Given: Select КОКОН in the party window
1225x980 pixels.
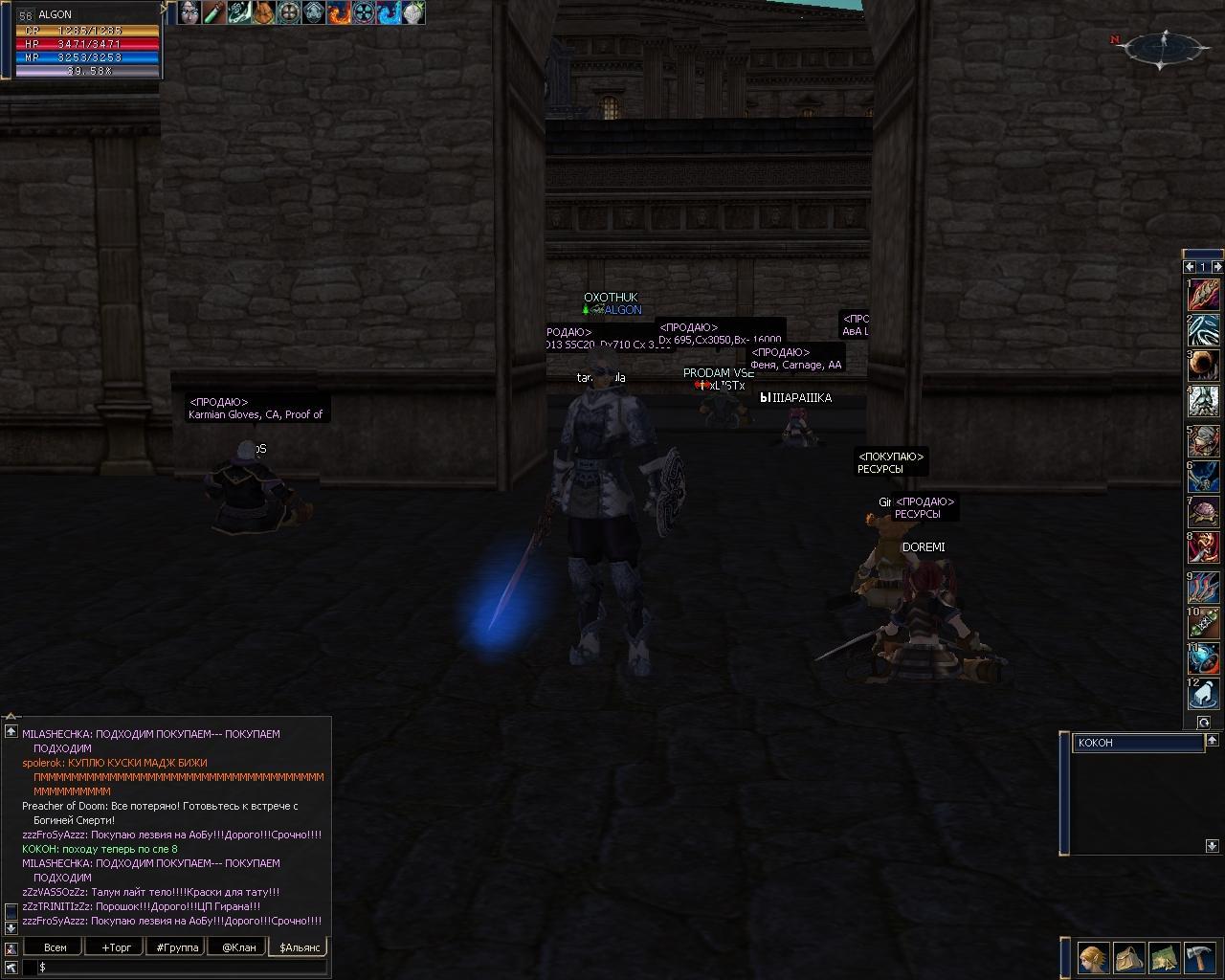Looking at the screenshot, I should [x=1137, y=743].
